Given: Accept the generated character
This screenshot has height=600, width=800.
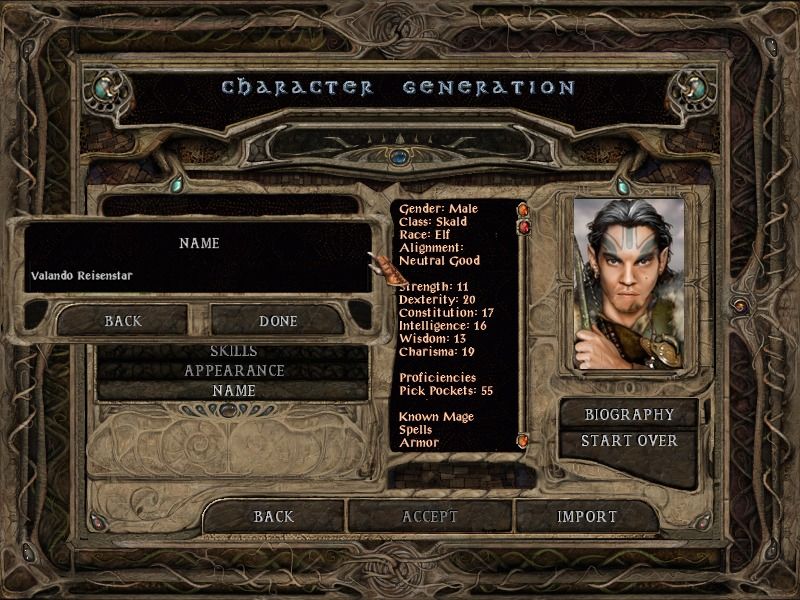Looking at the screenshot, I should (x=430, y=516).
